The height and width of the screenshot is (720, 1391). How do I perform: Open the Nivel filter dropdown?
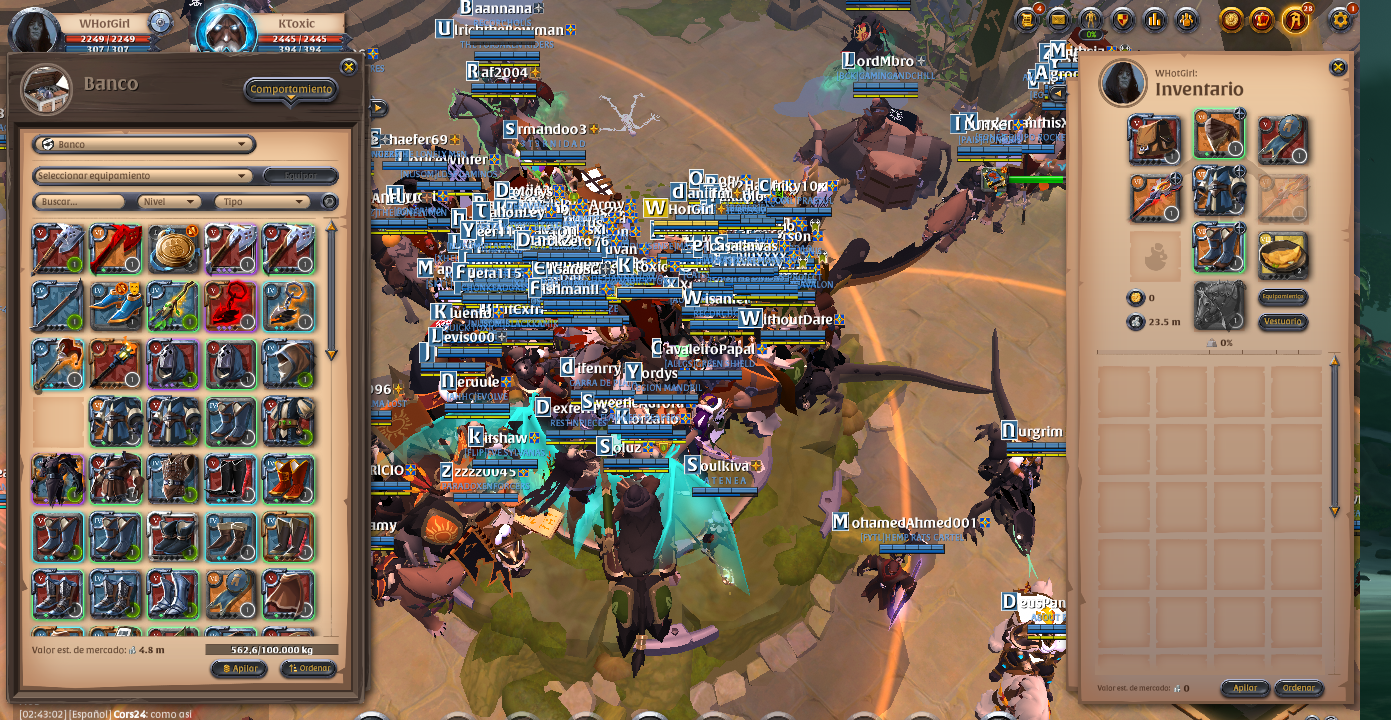pos(166,201)
